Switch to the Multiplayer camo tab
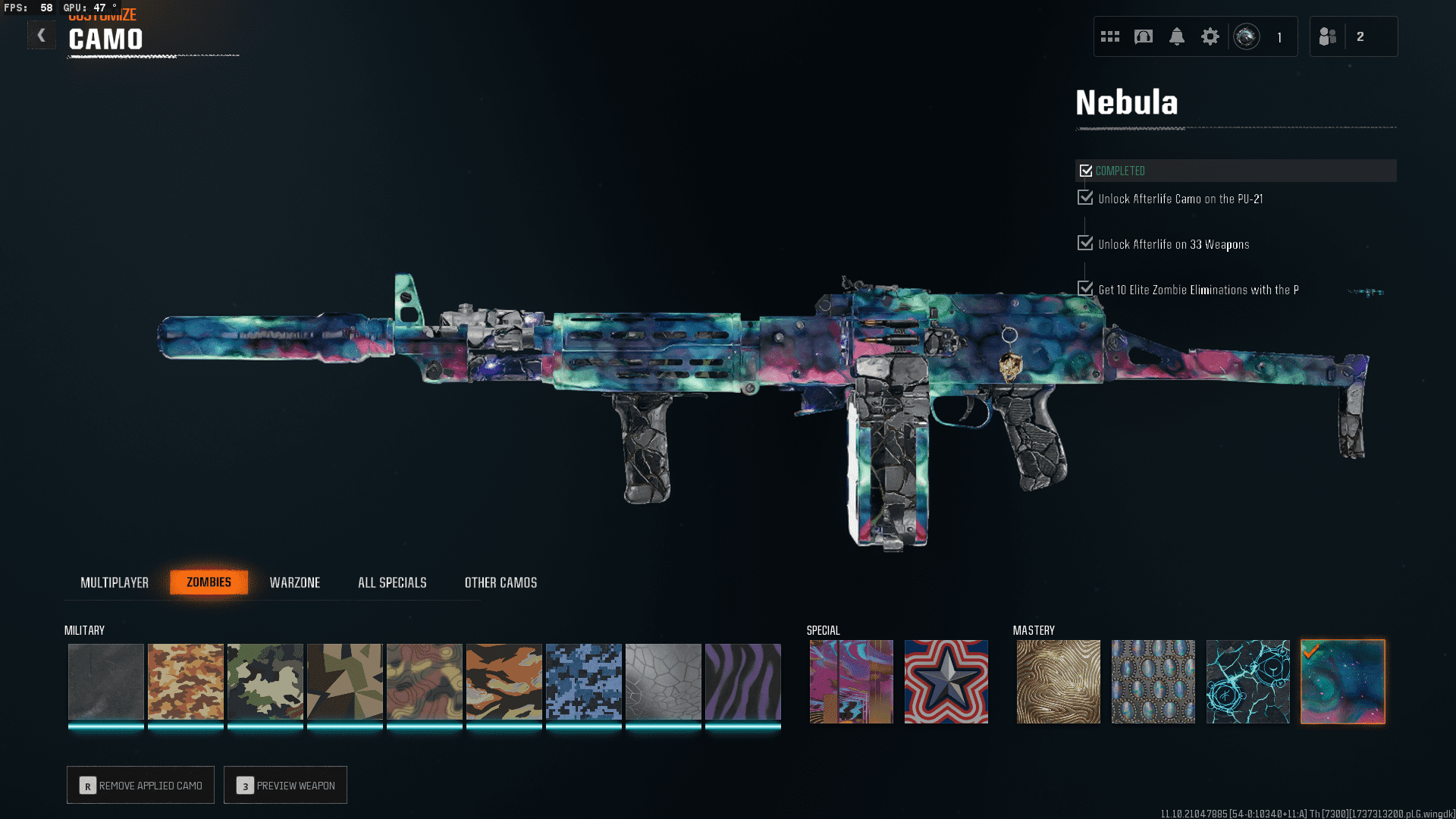The width and height of the screenshot is (1456, 819). click(115, 582)
